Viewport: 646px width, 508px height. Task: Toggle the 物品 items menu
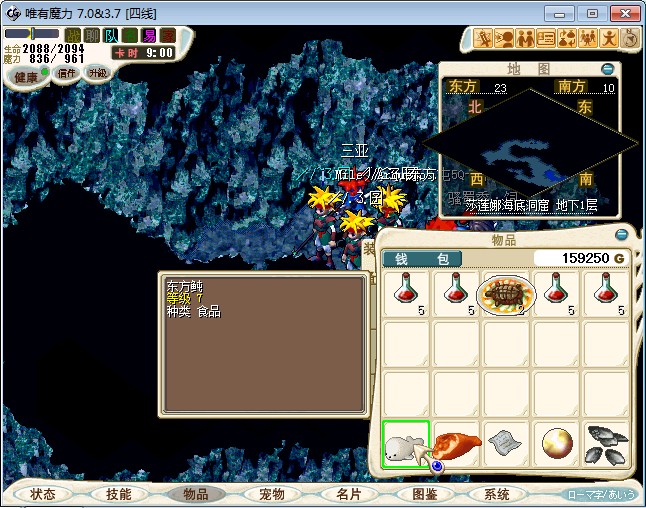[195, 494]
